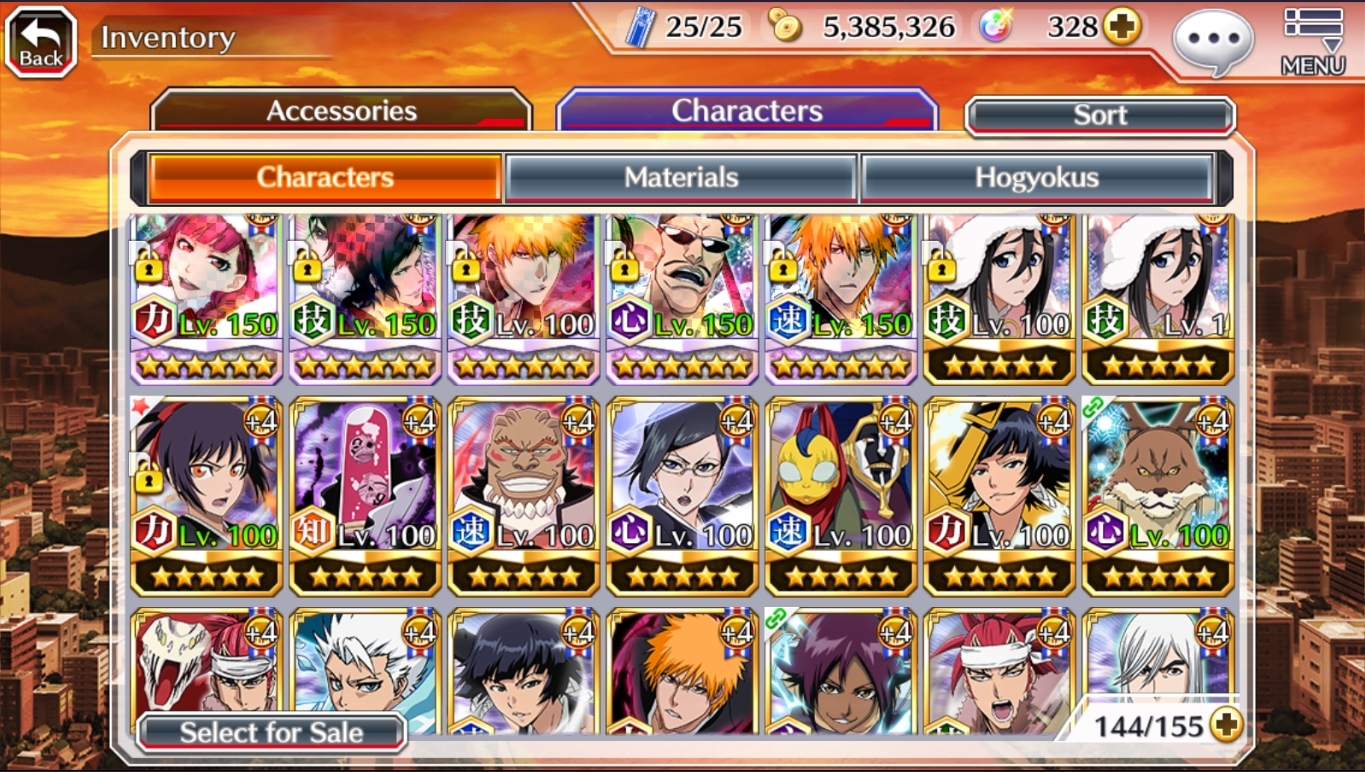
Task: Activate Select for Sale
Action: point(271,732)
